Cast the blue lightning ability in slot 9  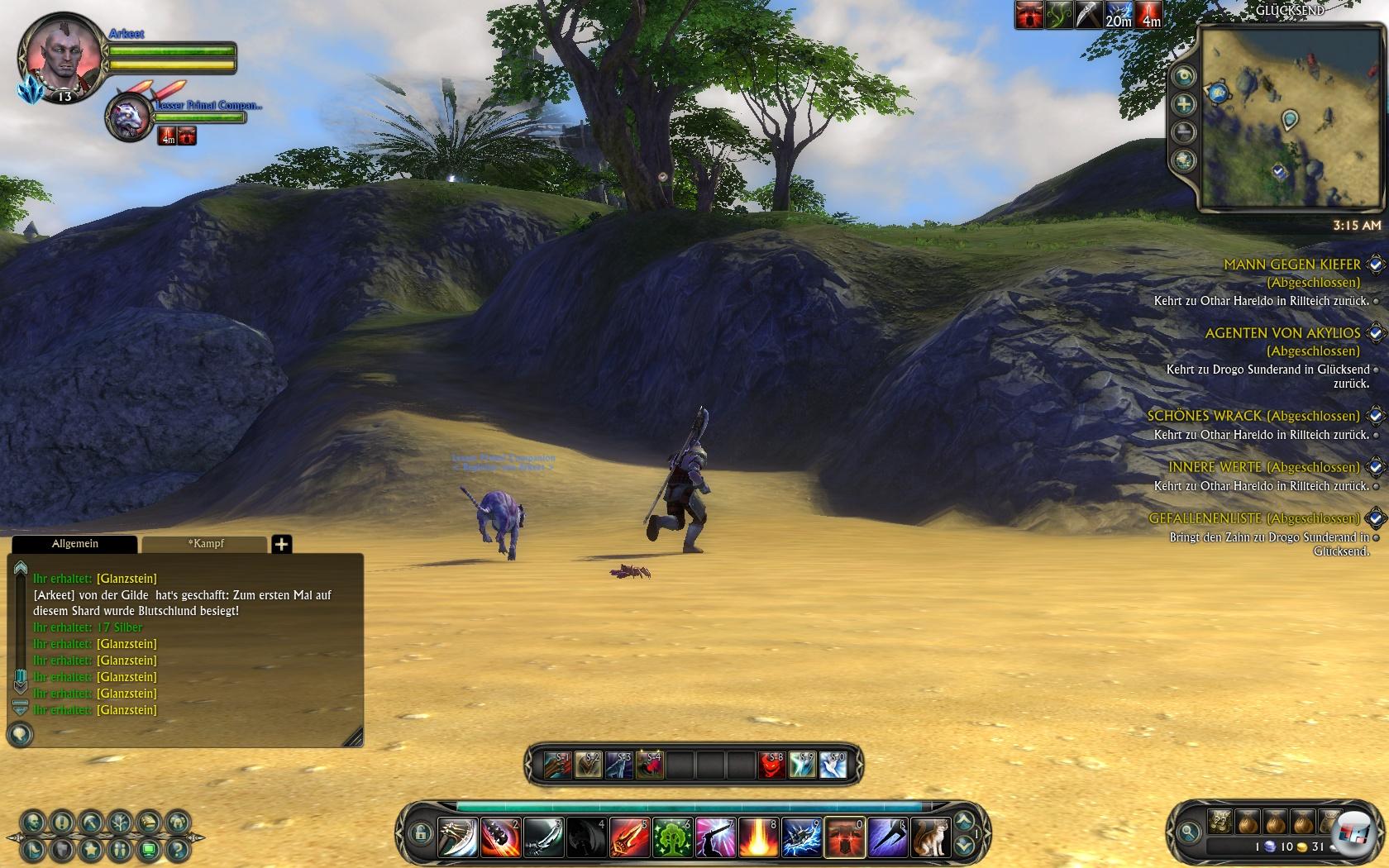(x=801, y=837)
